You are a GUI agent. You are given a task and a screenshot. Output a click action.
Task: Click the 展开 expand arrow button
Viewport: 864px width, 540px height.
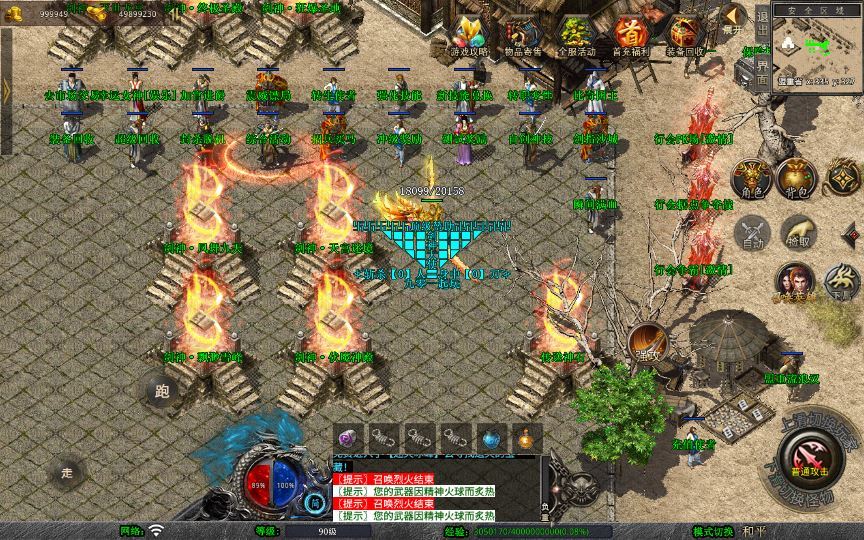point(734,18)
